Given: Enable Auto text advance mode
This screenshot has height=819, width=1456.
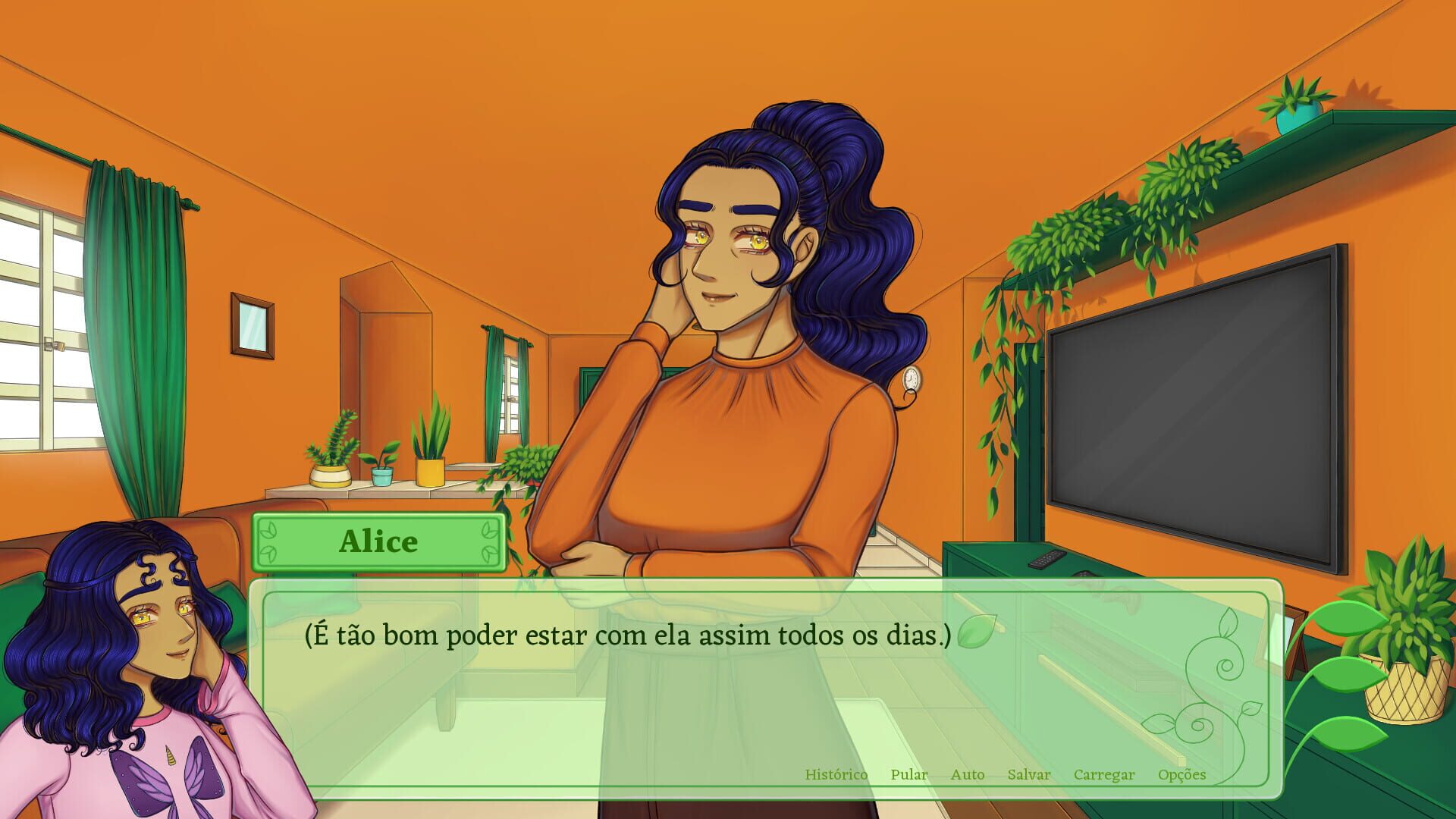Looking at the screenshot, I should coord(968,775).
